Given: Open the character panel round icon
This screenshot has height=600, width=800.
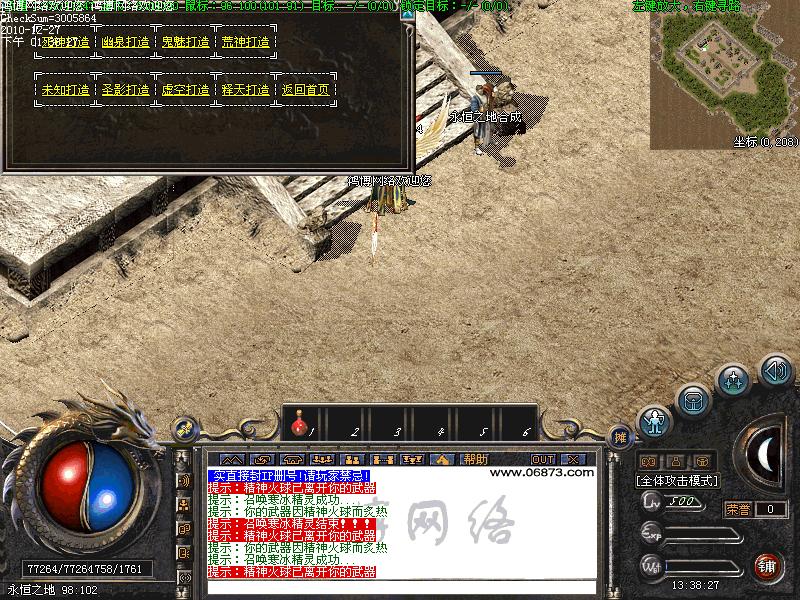Looking at the screenshot, I should click(655, 420).
